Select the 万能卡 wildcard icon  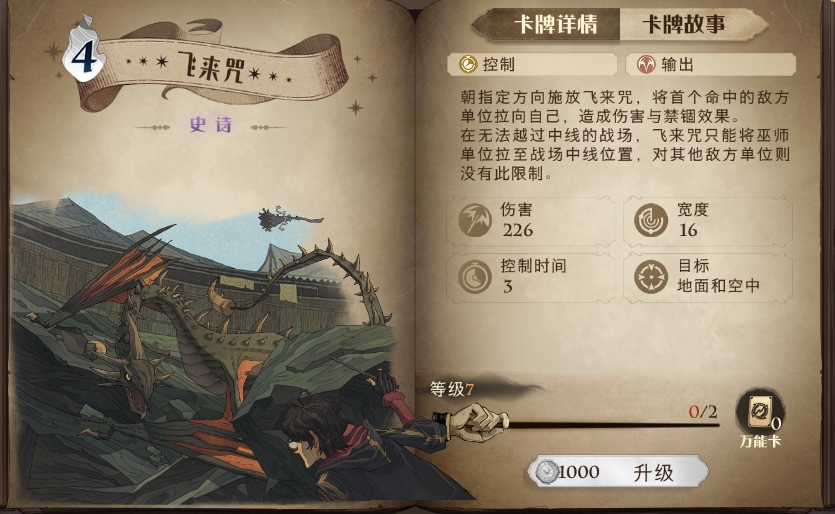pyautogui.click(x=760, y=414)
